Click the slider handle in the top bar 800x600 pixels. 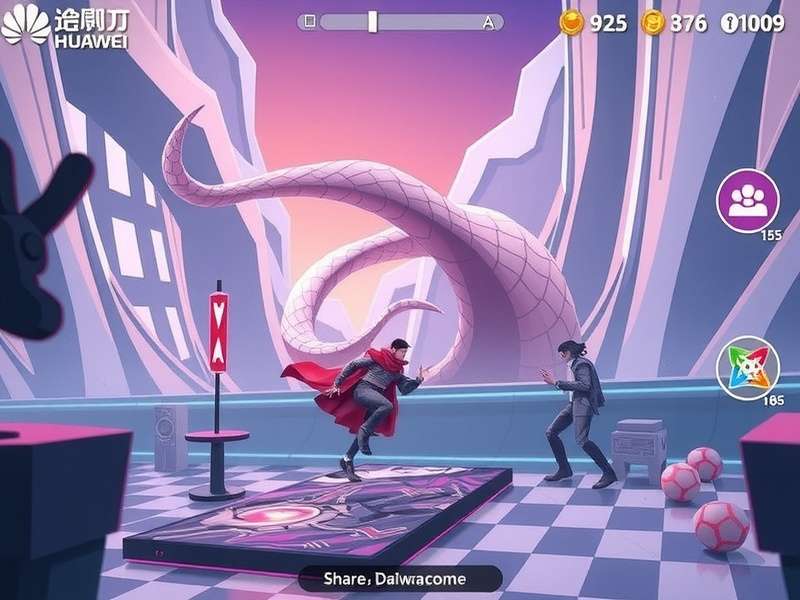(x=372, y=21)
